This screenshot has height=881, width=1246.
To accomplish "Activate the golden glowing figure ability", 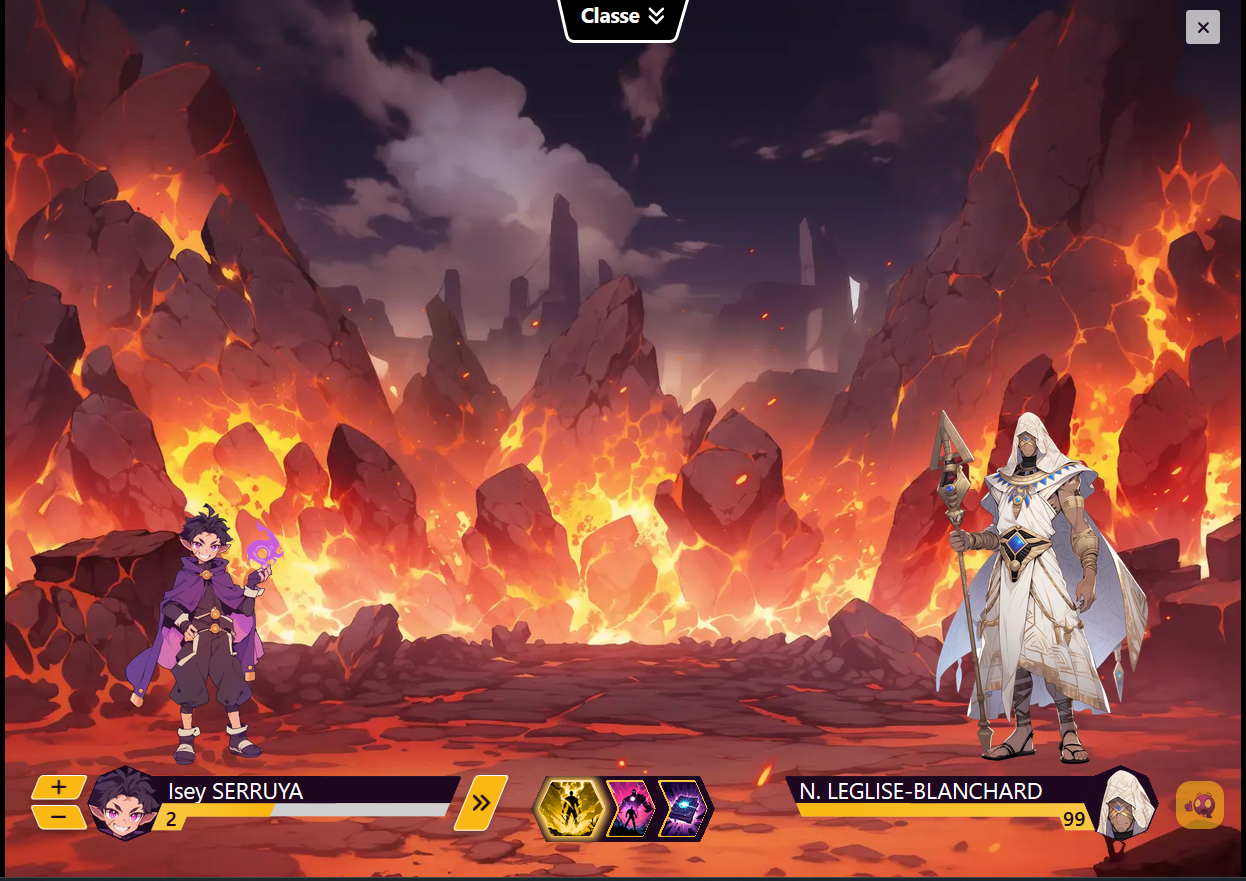I will [570, 808].
